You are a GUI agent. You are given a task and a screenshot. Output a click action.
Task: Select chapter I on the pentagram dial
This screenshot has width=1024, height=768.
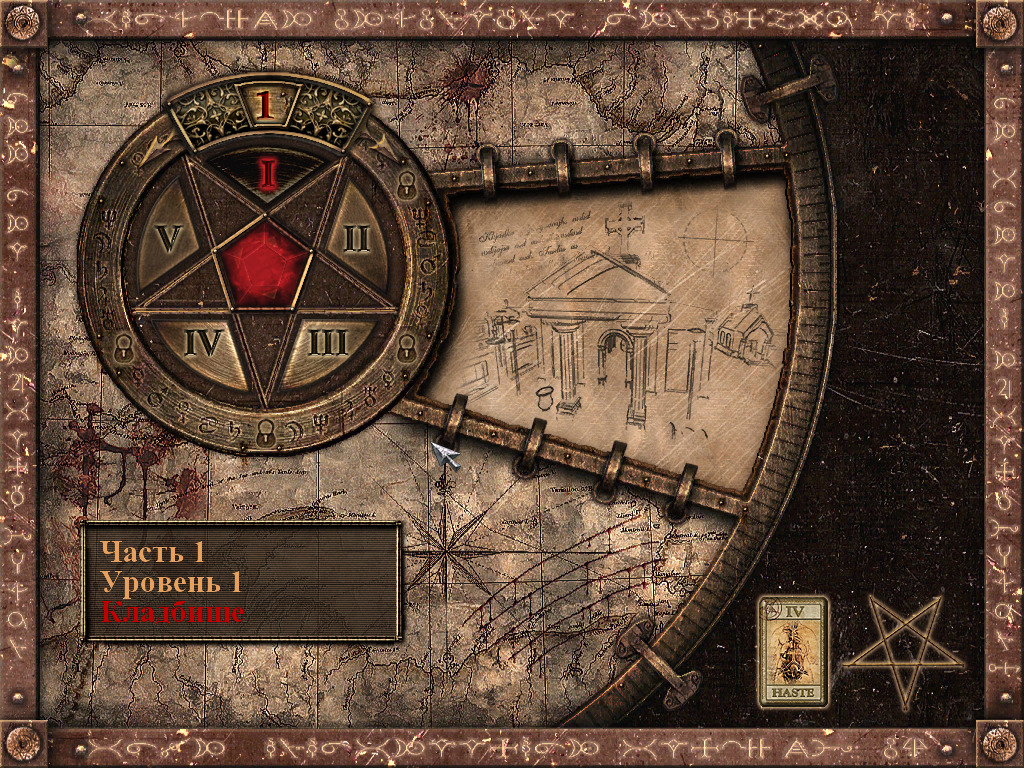point(266,173)
